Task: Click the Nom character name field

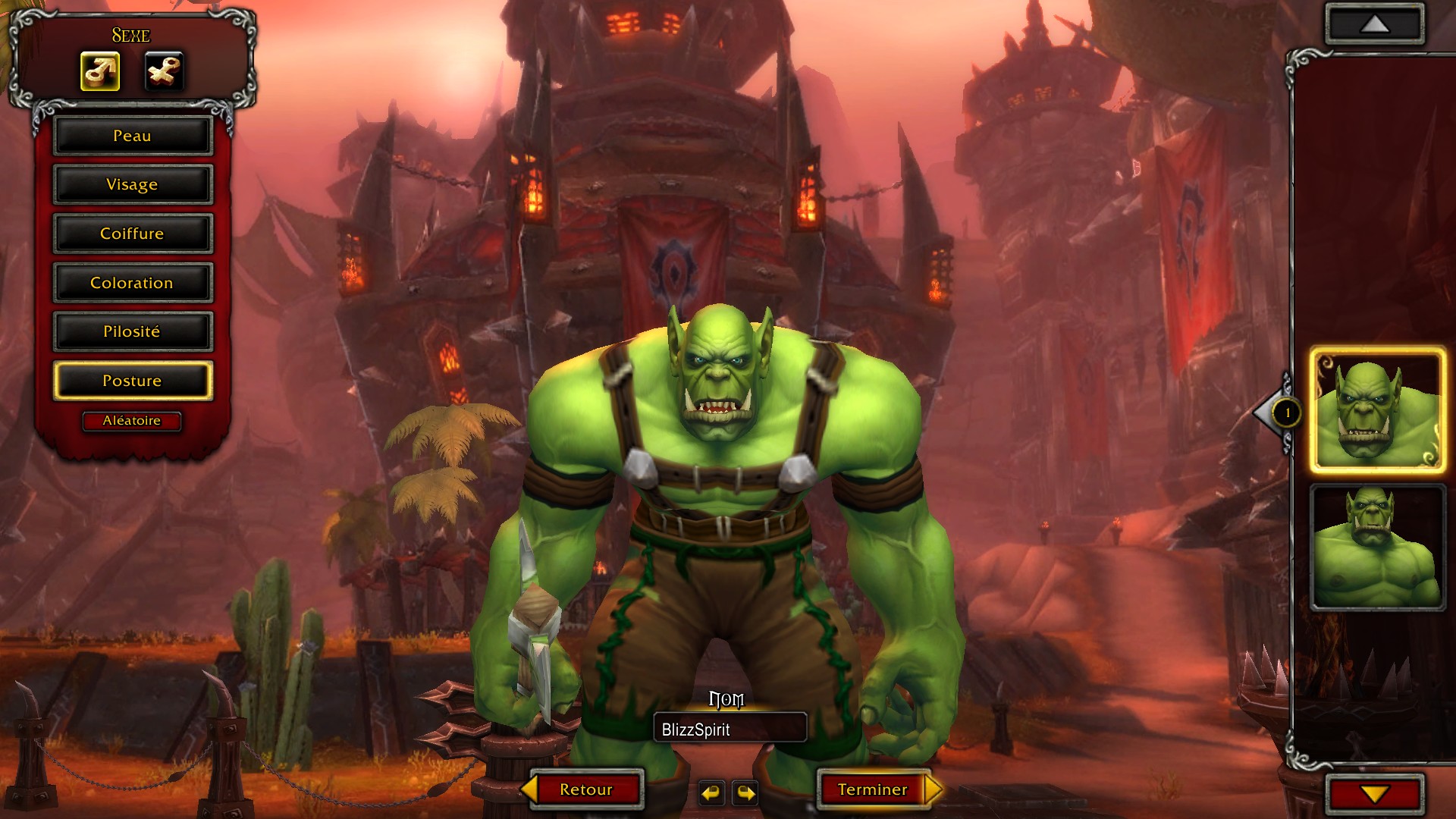Action: (x=730, y=730)
